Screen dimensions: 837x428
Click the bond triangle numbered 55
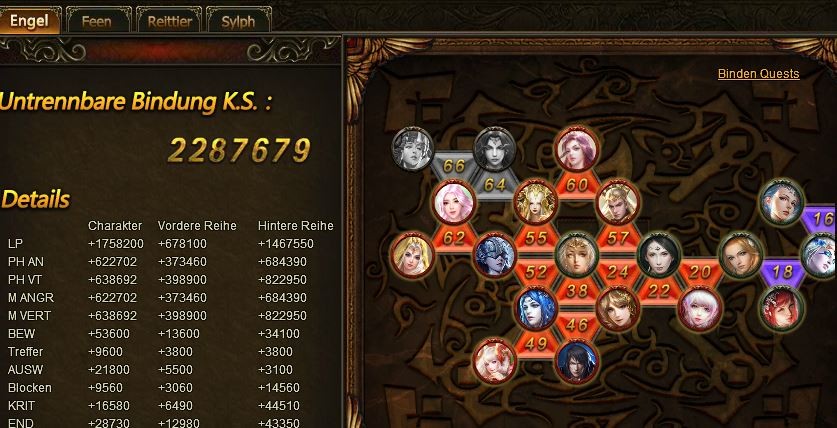(x=536, y=238)
